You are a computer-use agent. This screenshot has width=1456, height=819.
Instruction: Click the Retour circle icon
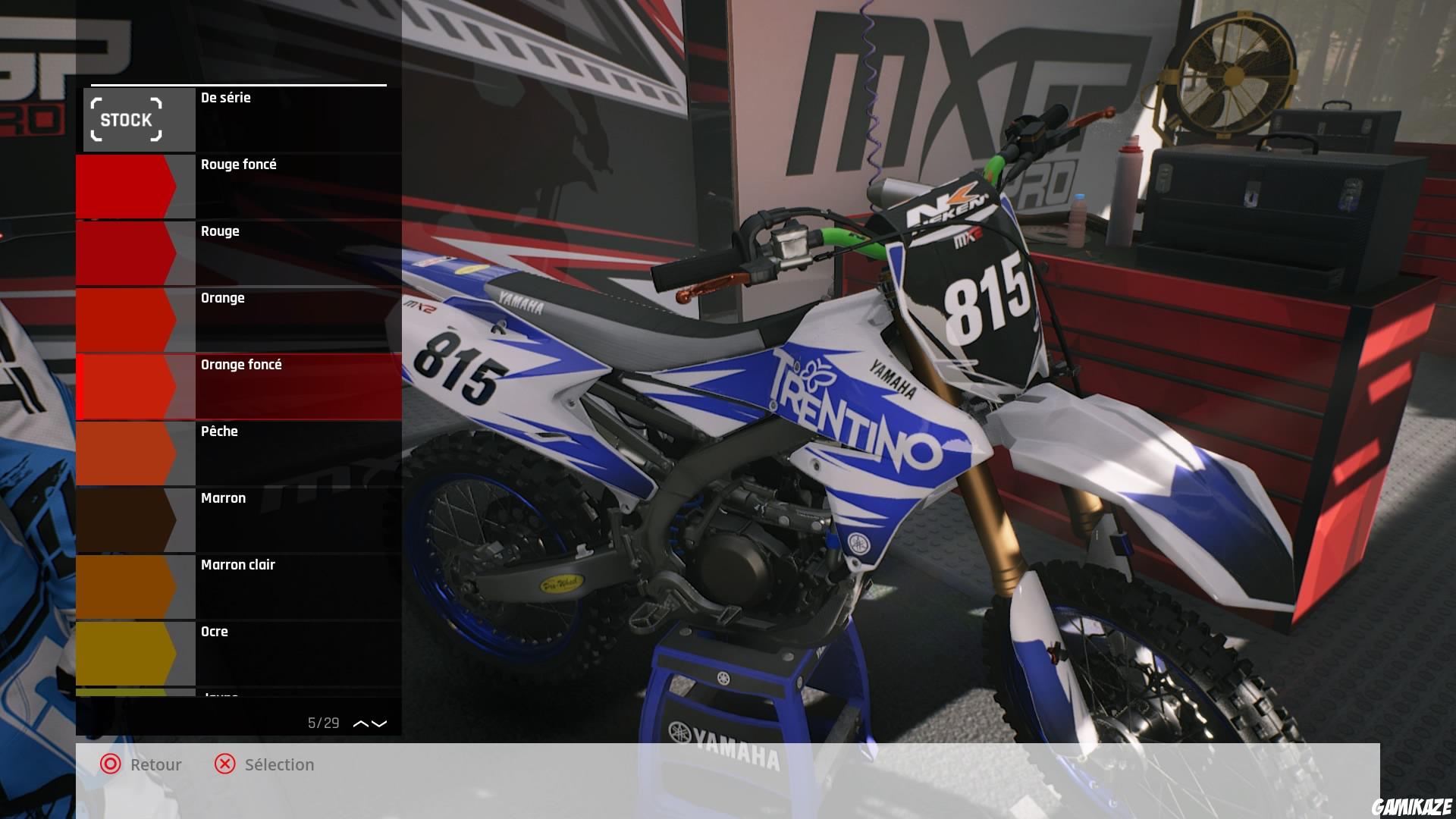pos(111,764)
